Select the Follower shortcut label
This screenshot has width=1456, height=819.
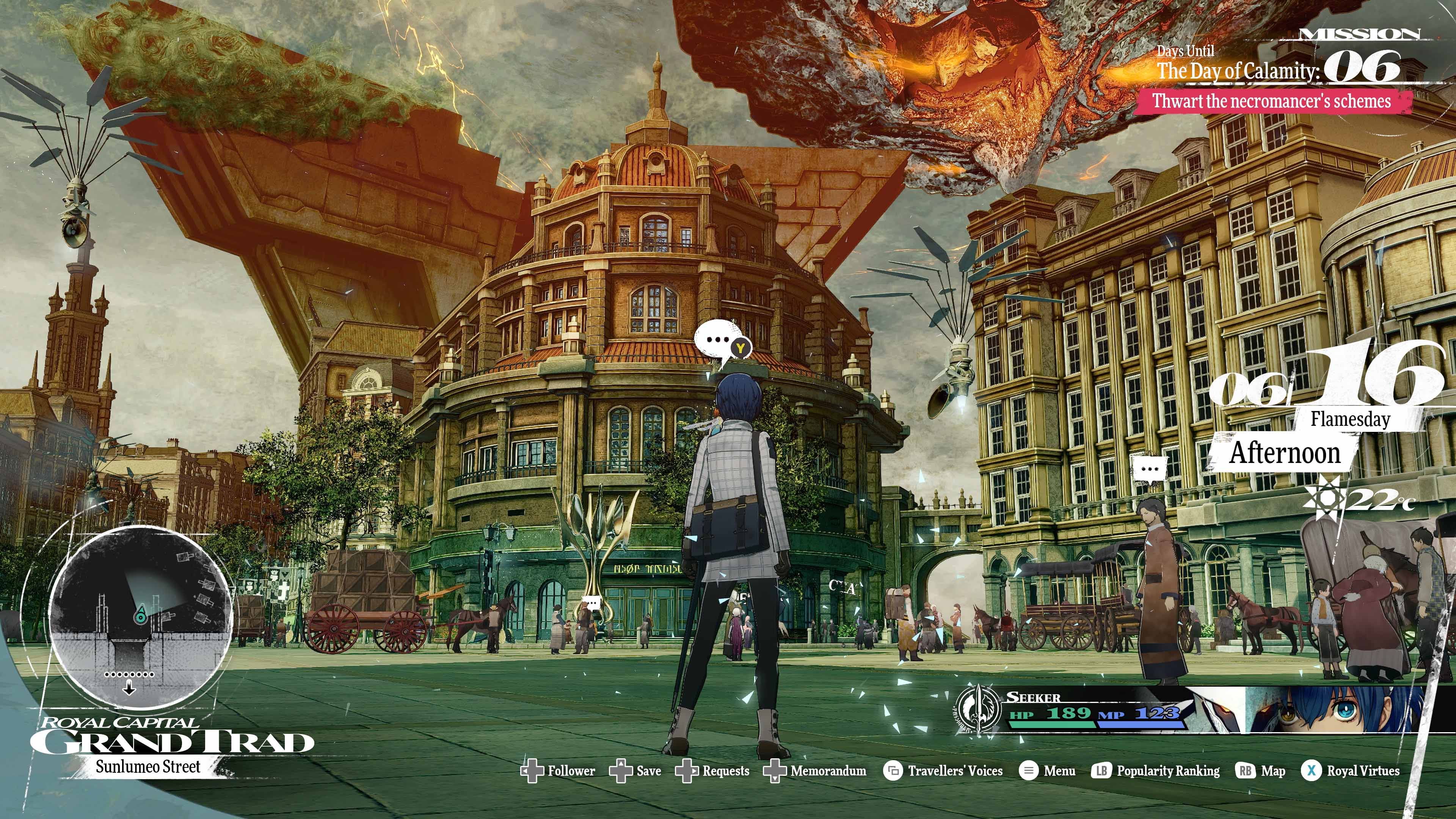(571, 771)
